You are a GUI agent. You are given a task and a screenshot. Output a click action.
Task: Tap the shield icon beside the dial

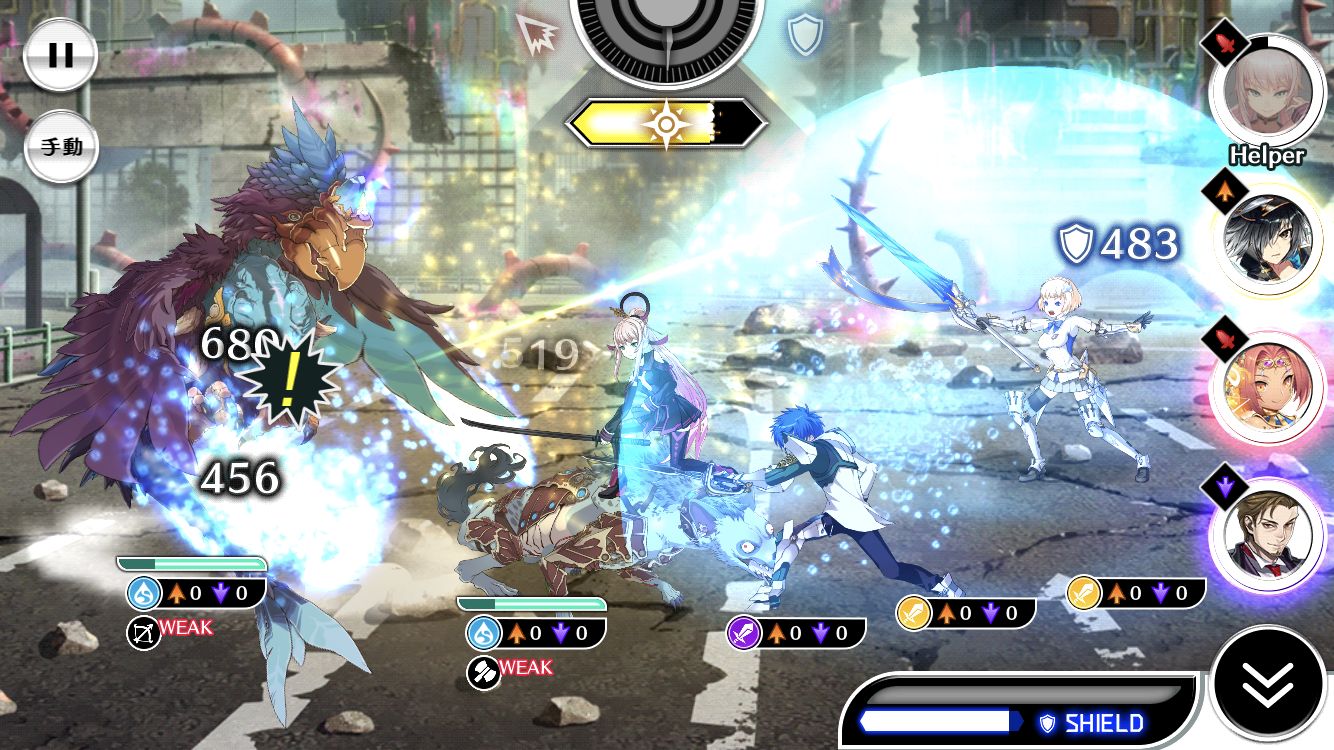[x=804, y=35]
